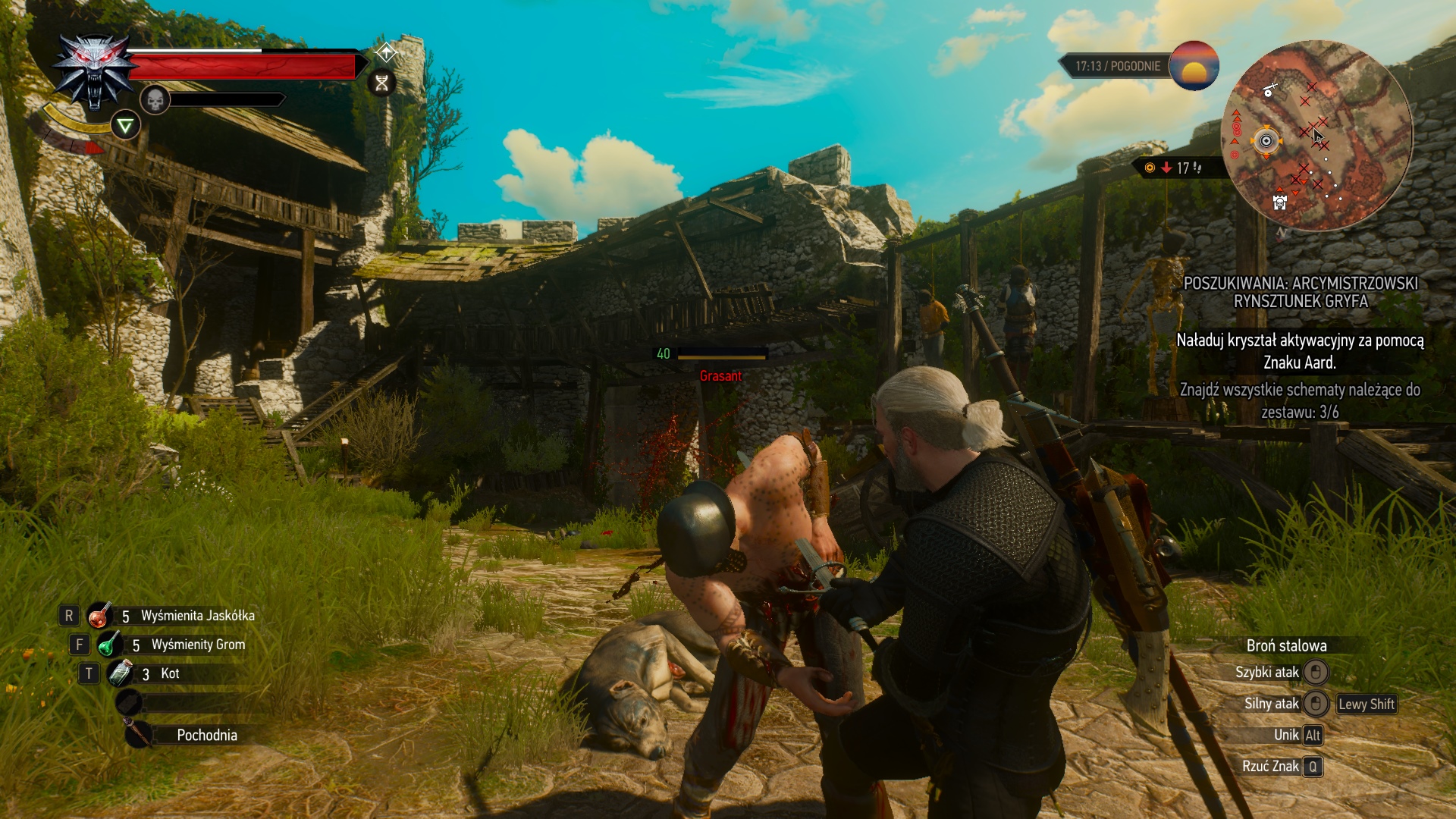Click the sunset weather icon

tap(1194, 66)
